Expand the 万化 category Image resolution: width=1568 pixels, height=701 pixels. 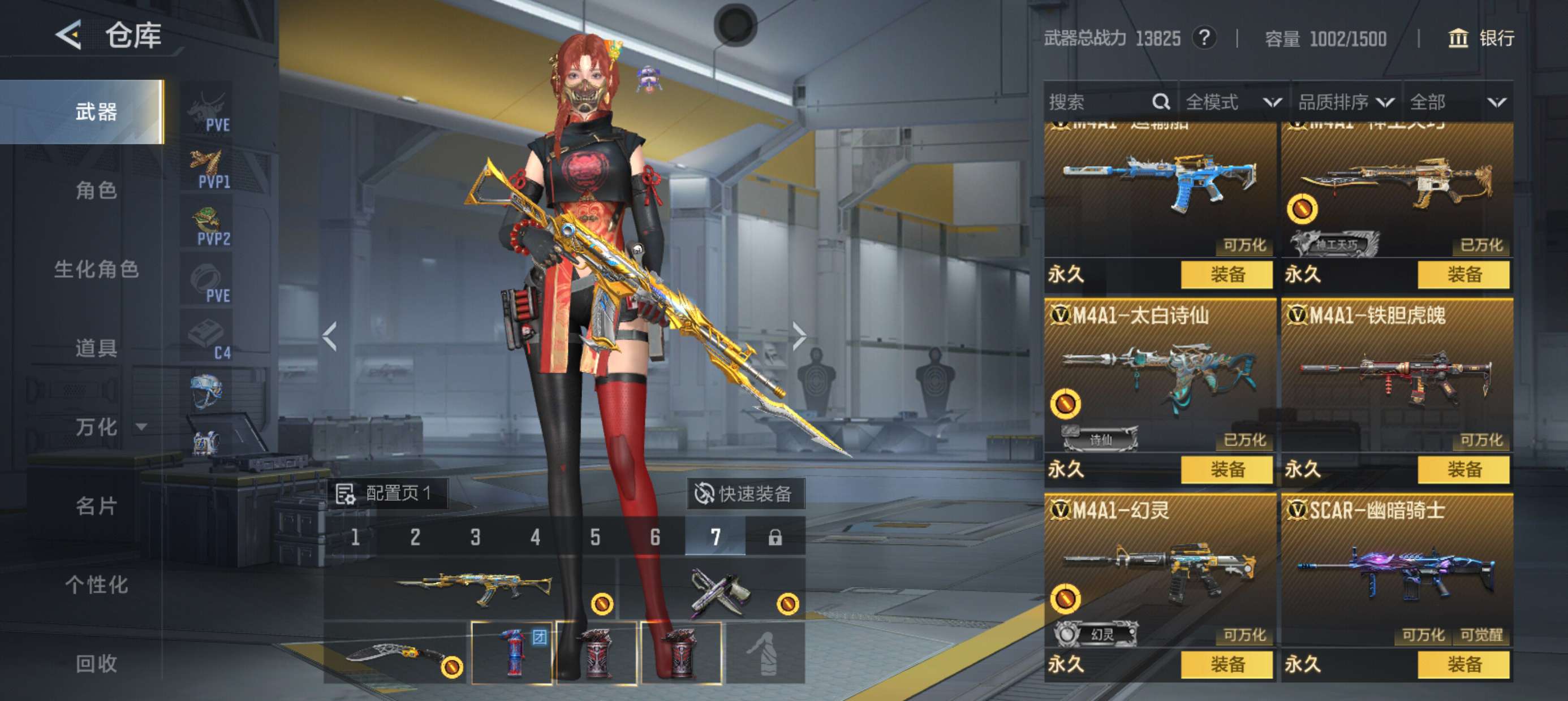tap(110, 427)
